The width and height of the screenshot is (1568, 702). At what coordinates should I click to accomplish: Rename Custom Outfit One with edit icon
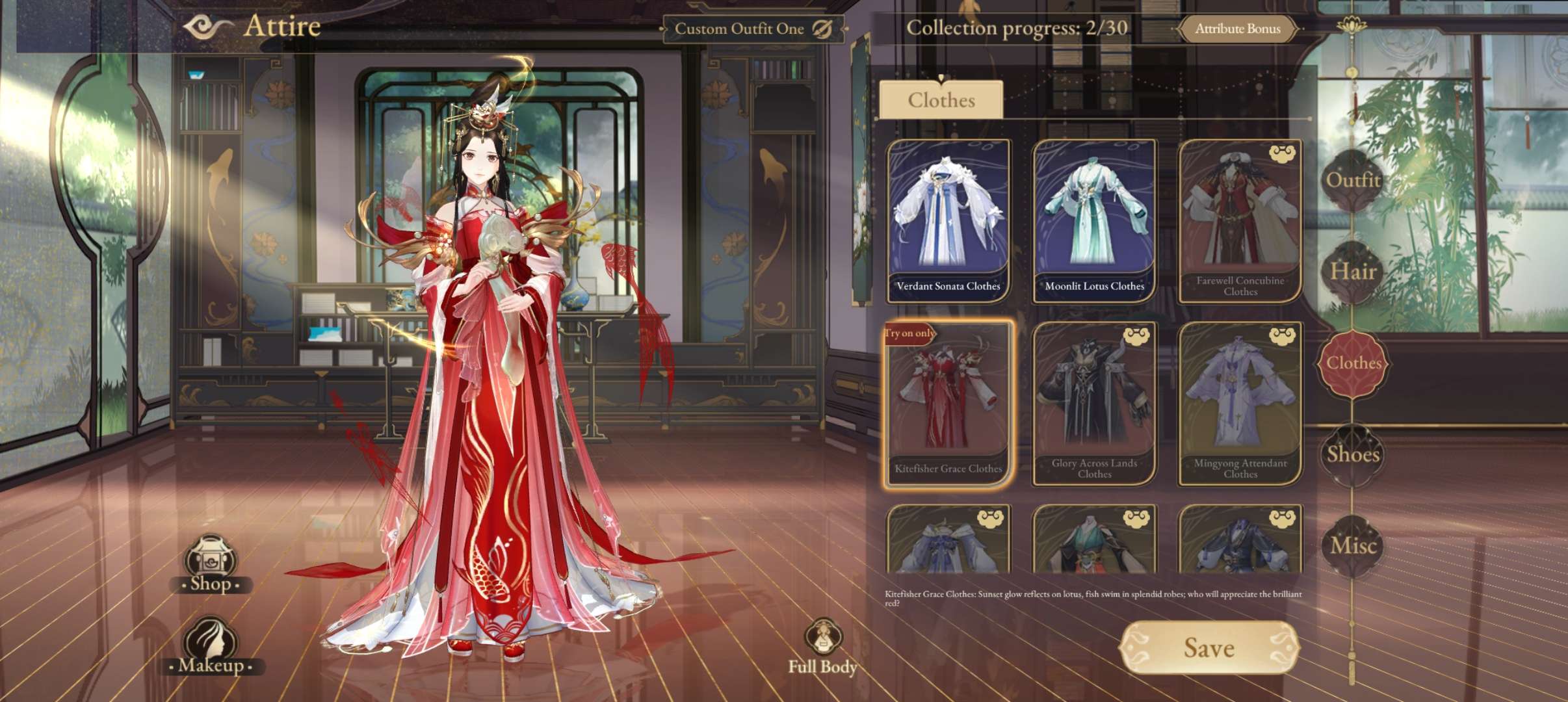822,29
